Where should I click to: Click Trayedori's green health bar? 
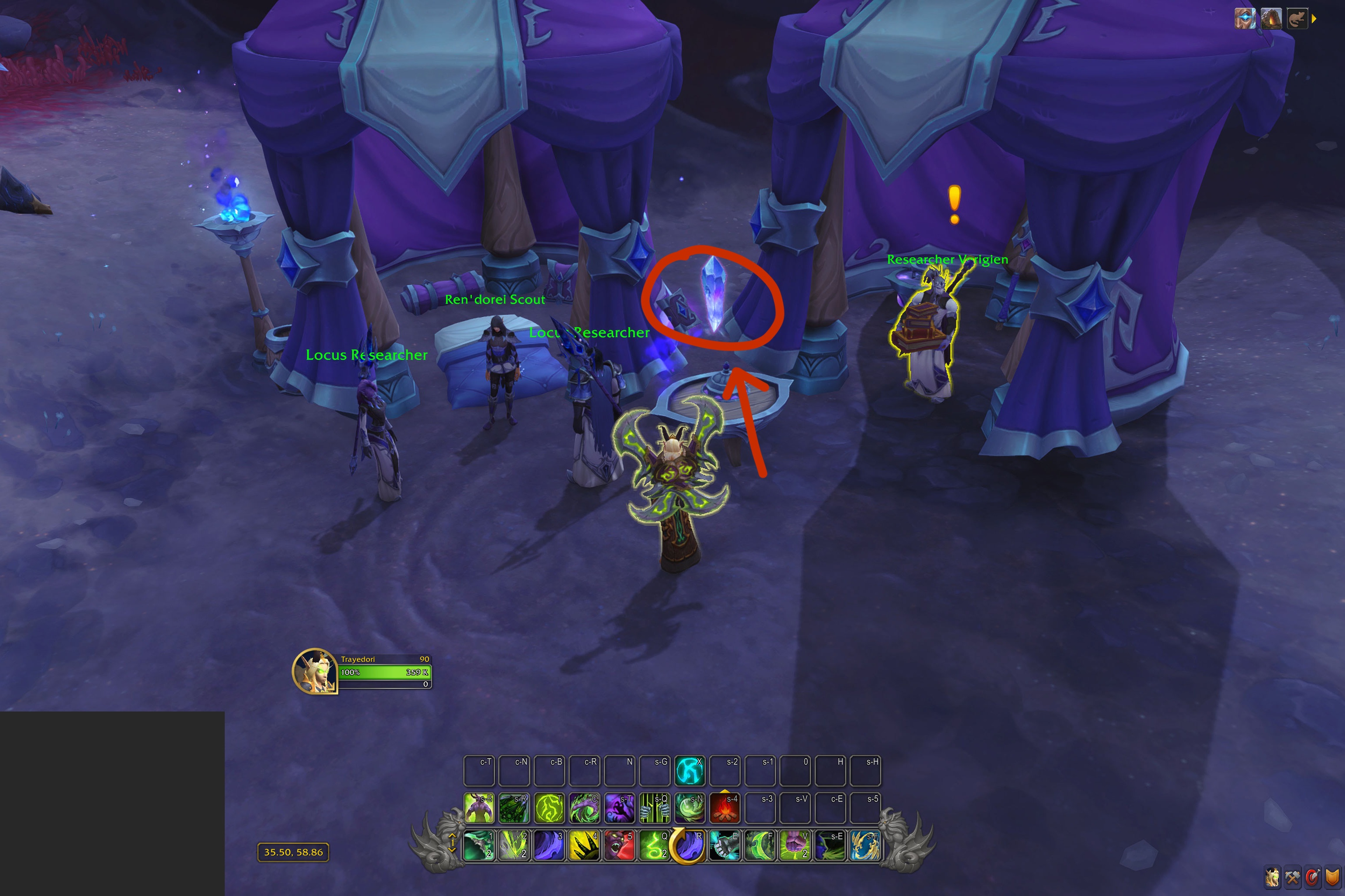pyautogui.click(x=384, y=673)
